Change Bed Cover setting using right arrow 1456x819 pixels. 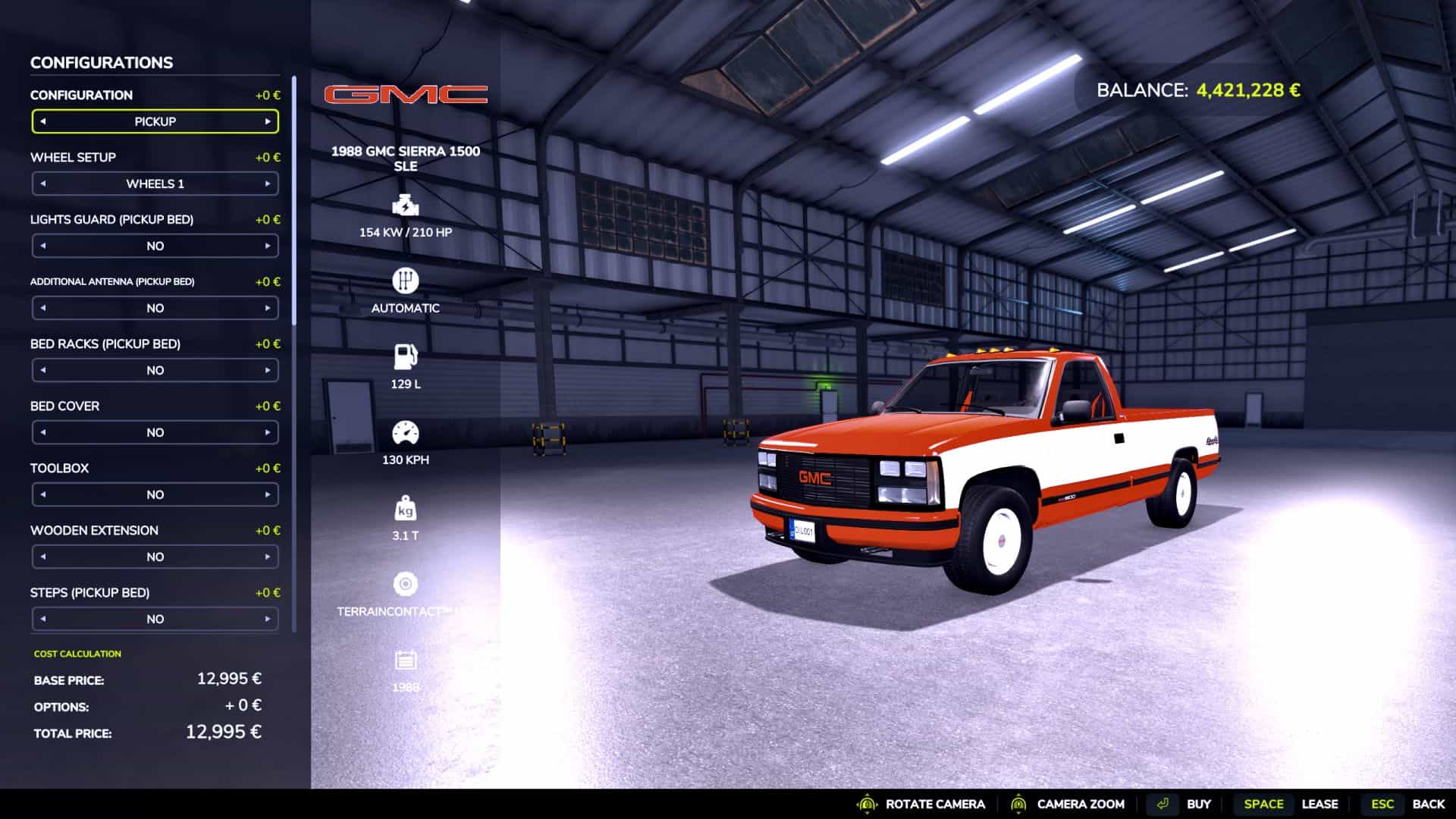268,432
